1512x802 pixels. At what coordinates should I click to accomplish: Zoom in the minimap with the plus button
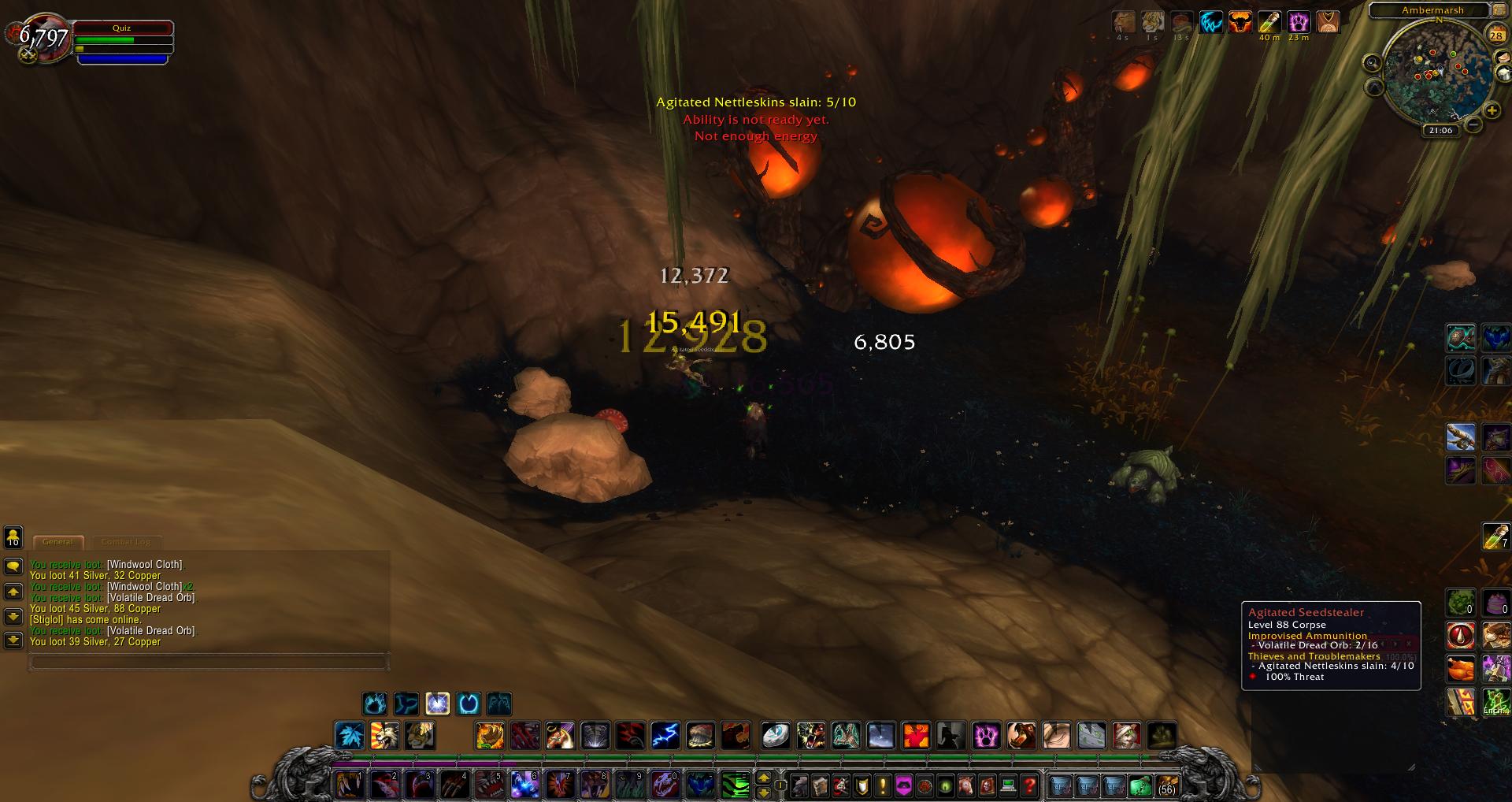point(1492,111)
